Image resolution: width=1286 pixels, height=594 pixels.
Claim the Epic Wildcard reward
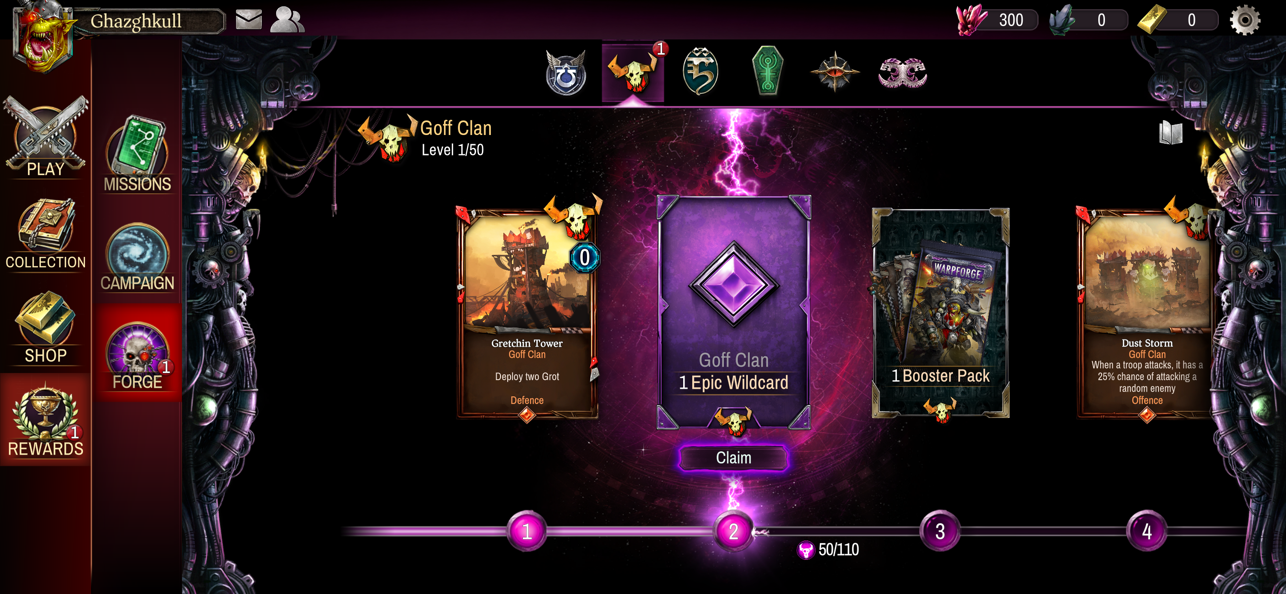point(733,458)
